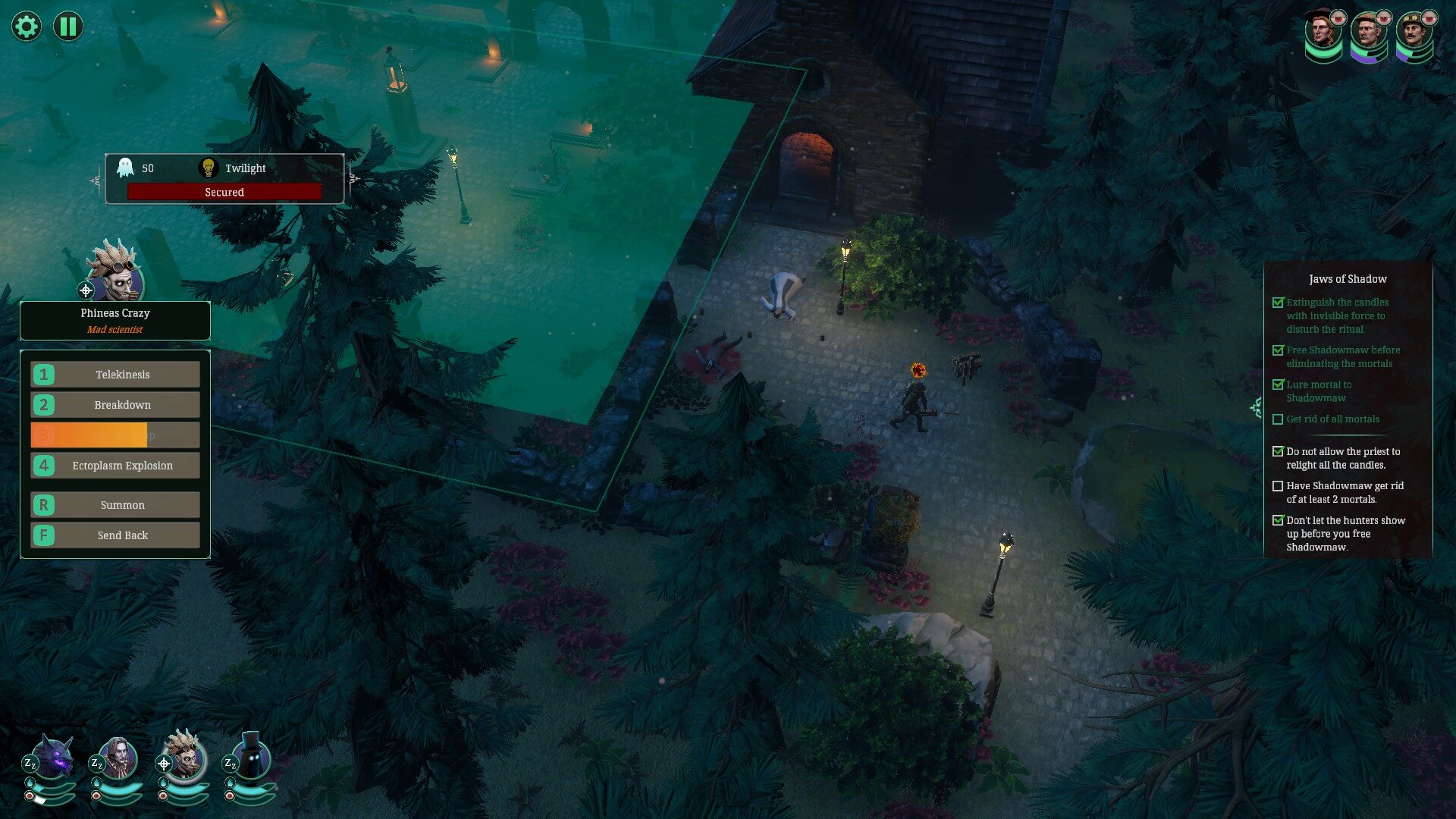Image resolution: width=1456 pixels, height=819 pixels.
Task: Pause the game with the pause icon
Action: point(67,26)
